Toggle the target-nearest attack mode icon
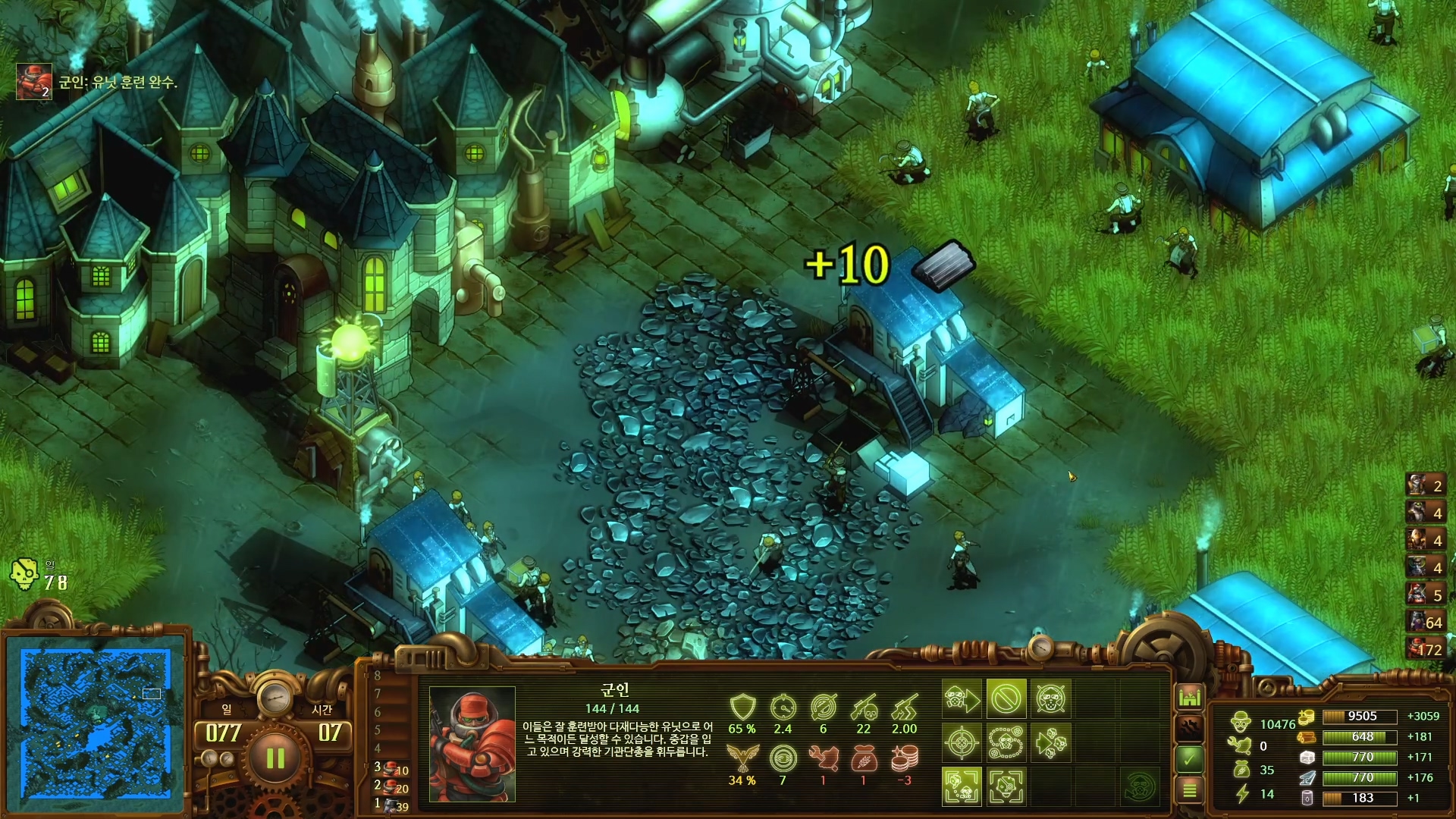Image resolution: width=1456 pixels, height=819 pixels. [x=962, y=786]
